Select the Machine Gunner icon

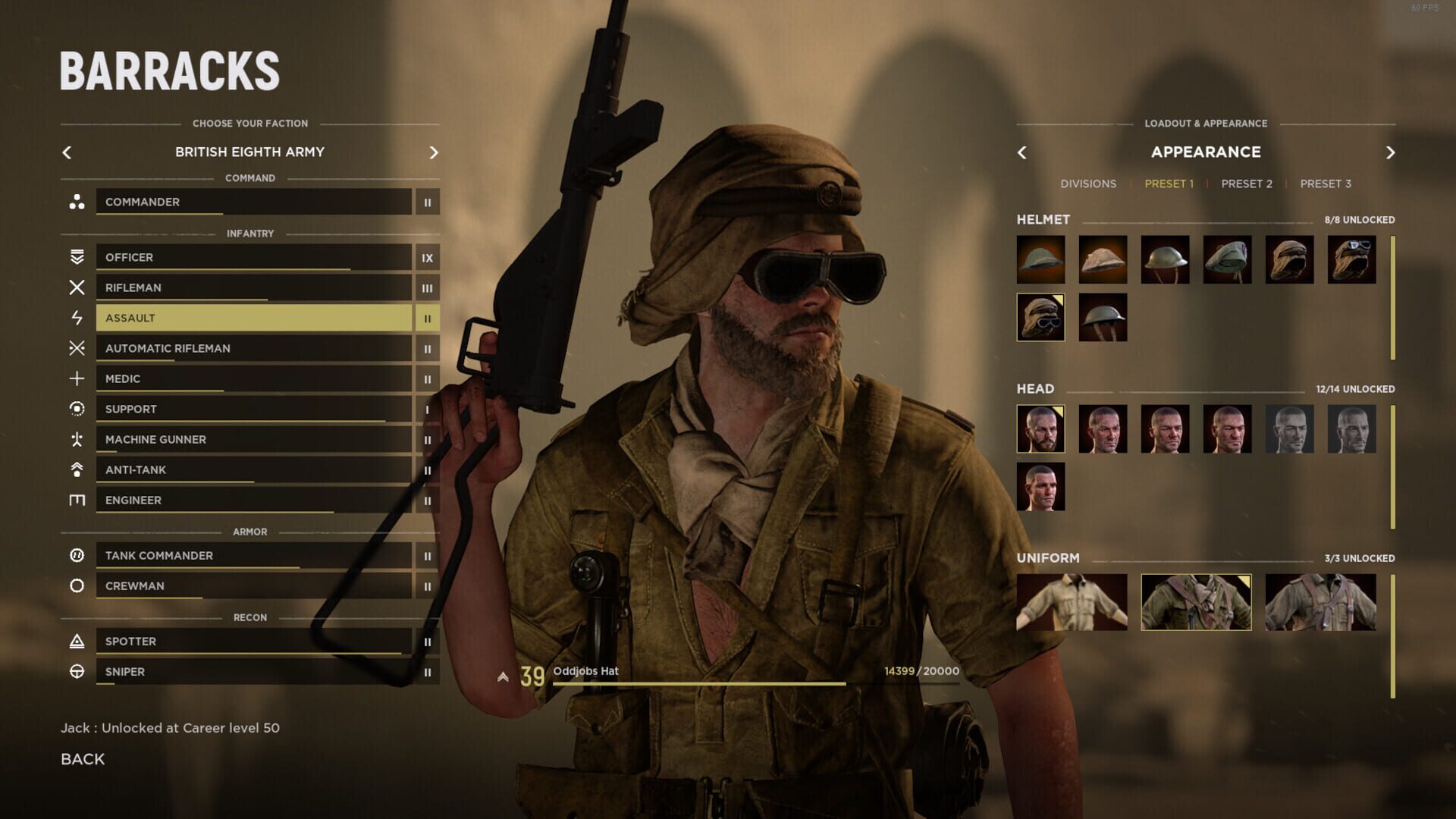coord(77,439)
